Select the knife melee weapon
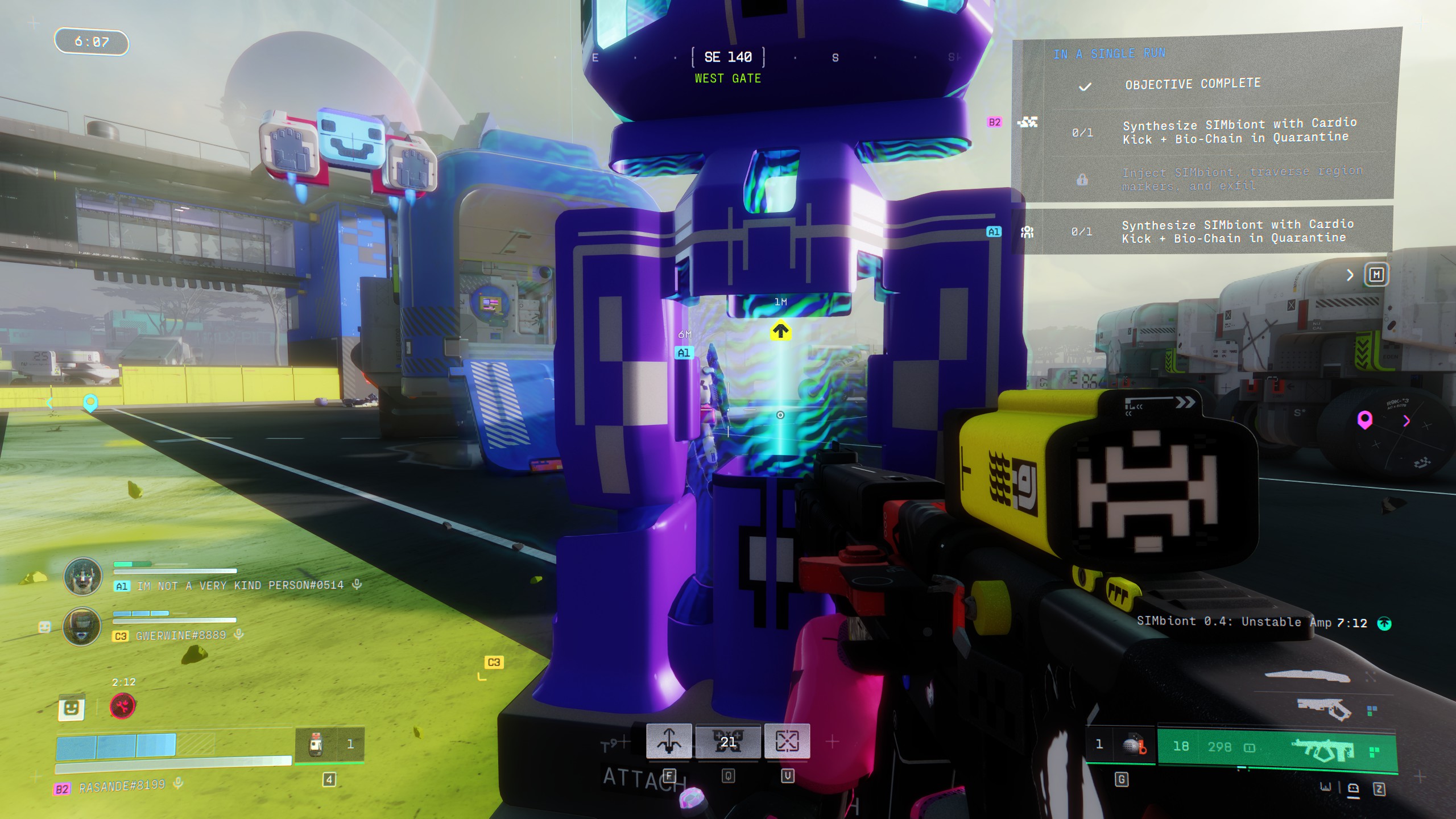This screenshot has height=819, width=1456. [x=1307, y=676]
